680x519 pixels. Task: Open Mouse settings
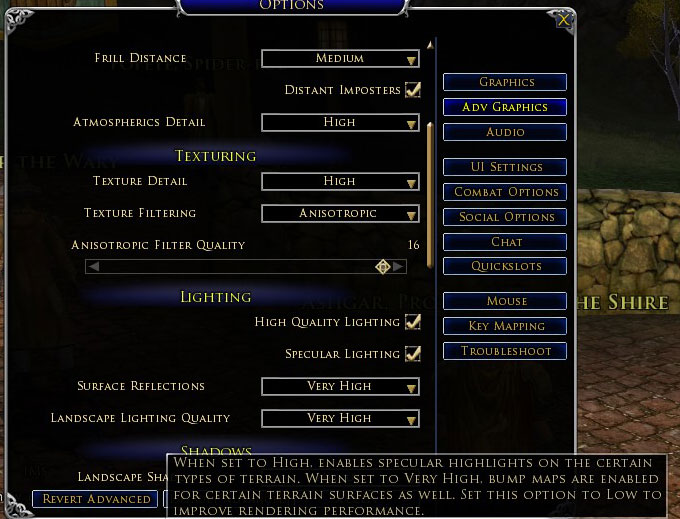(x=505, y=301)
